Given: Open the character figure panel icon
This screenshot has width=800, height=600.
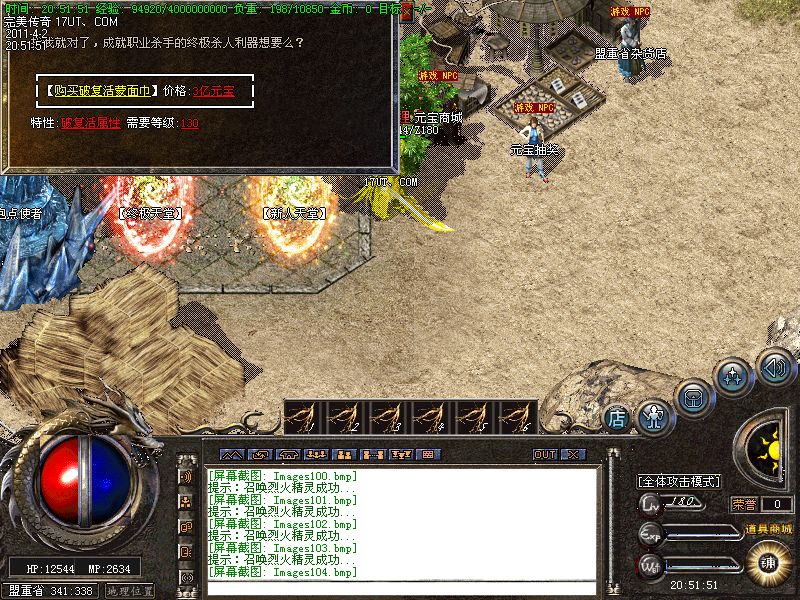Looking at the screenshot, I should tap(653, 412).
